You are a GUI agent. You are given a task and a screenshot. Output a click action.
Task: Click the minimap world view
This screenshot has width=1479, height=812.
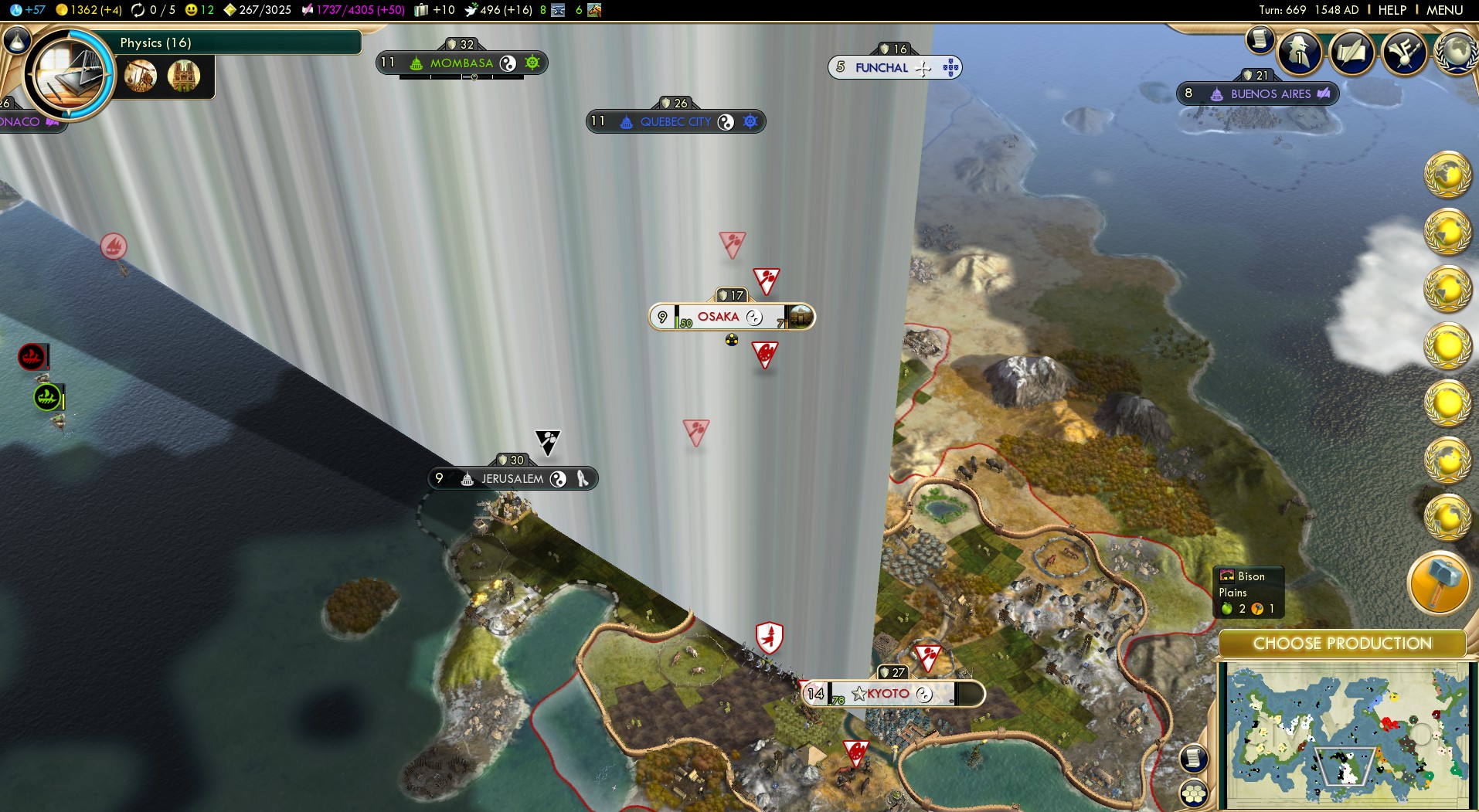1345,736
